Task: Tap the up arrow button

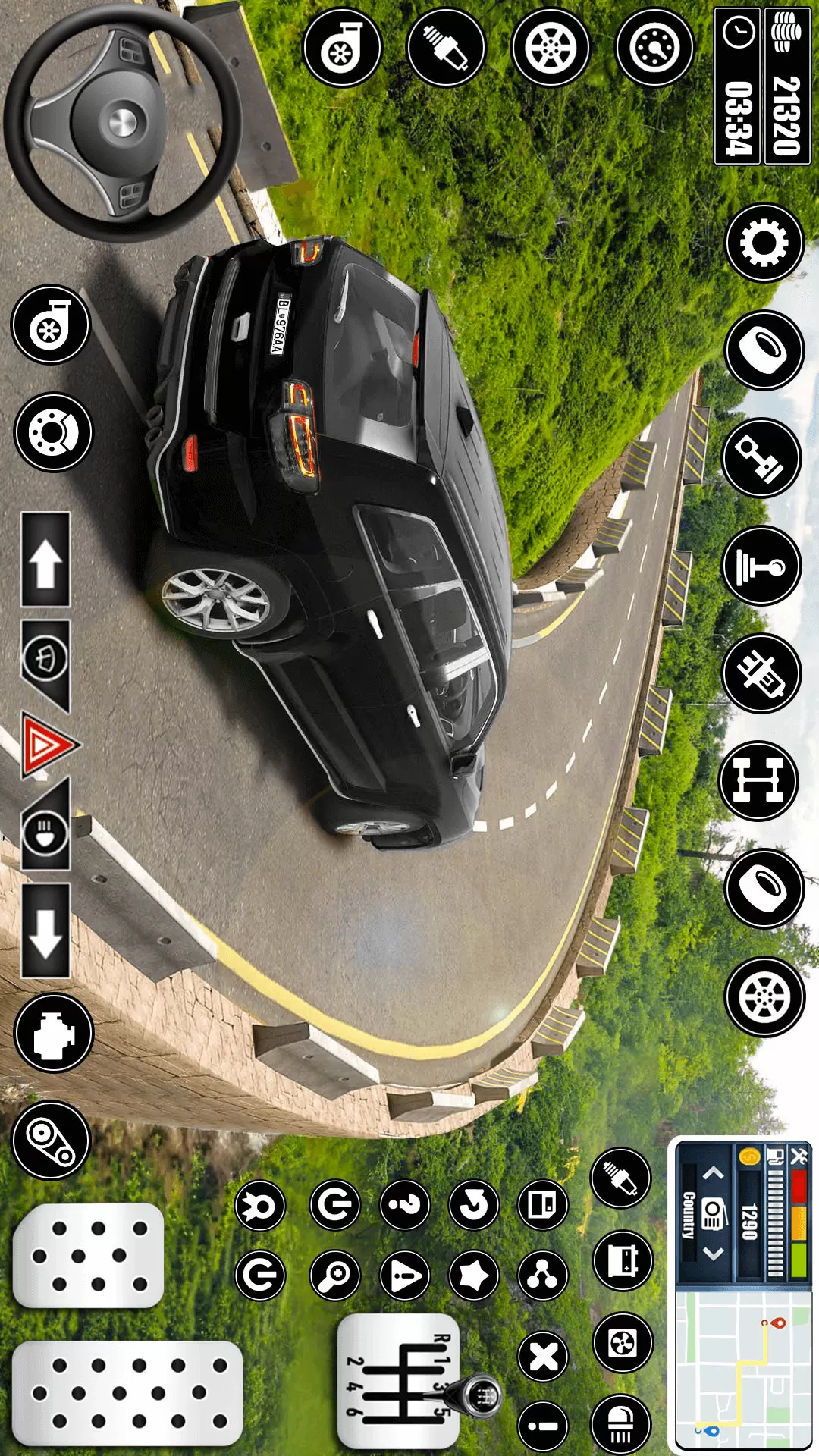Action: (x=45, y=561)
